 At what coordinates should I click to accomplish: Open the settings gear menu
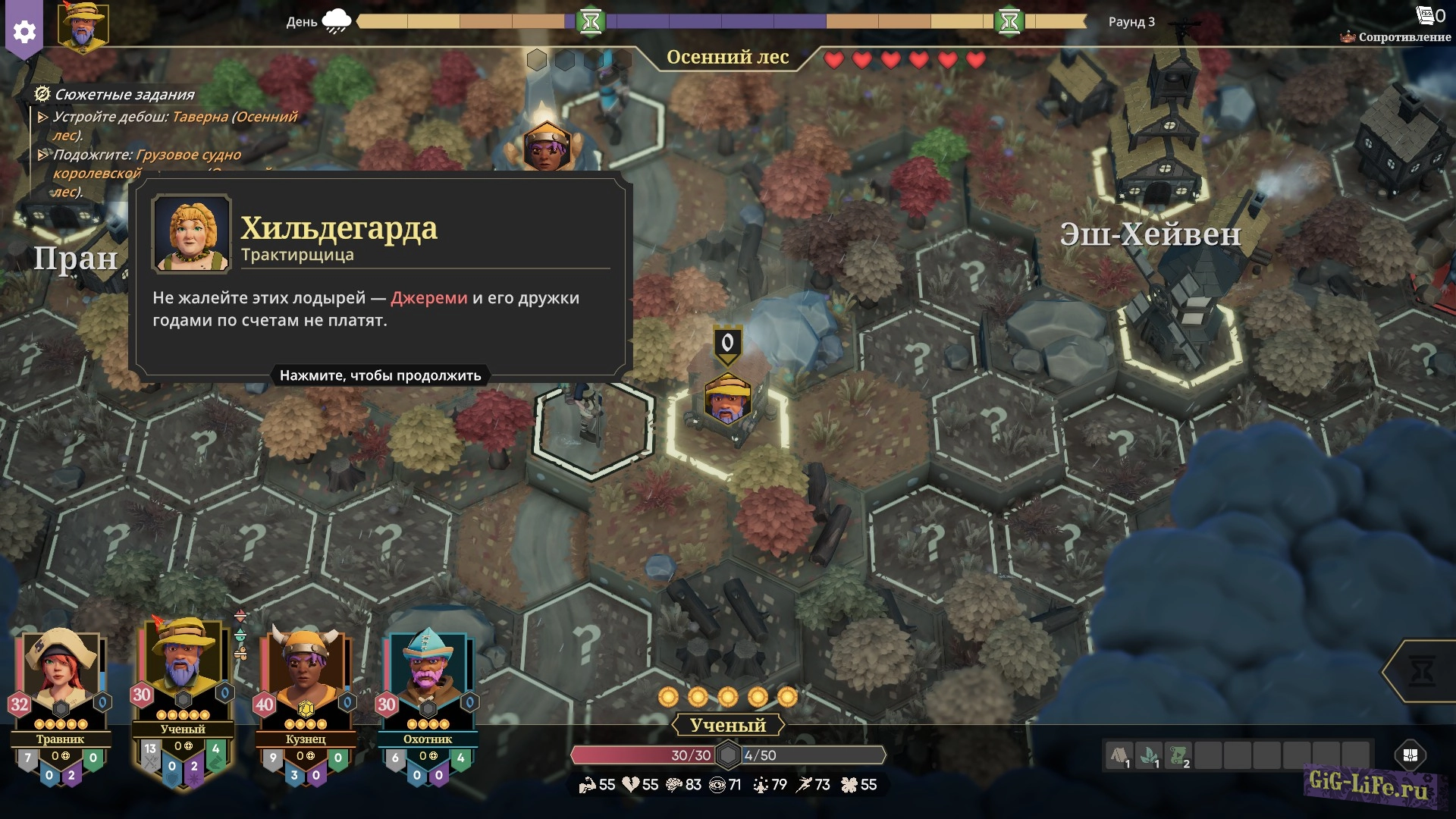[24, 31]
